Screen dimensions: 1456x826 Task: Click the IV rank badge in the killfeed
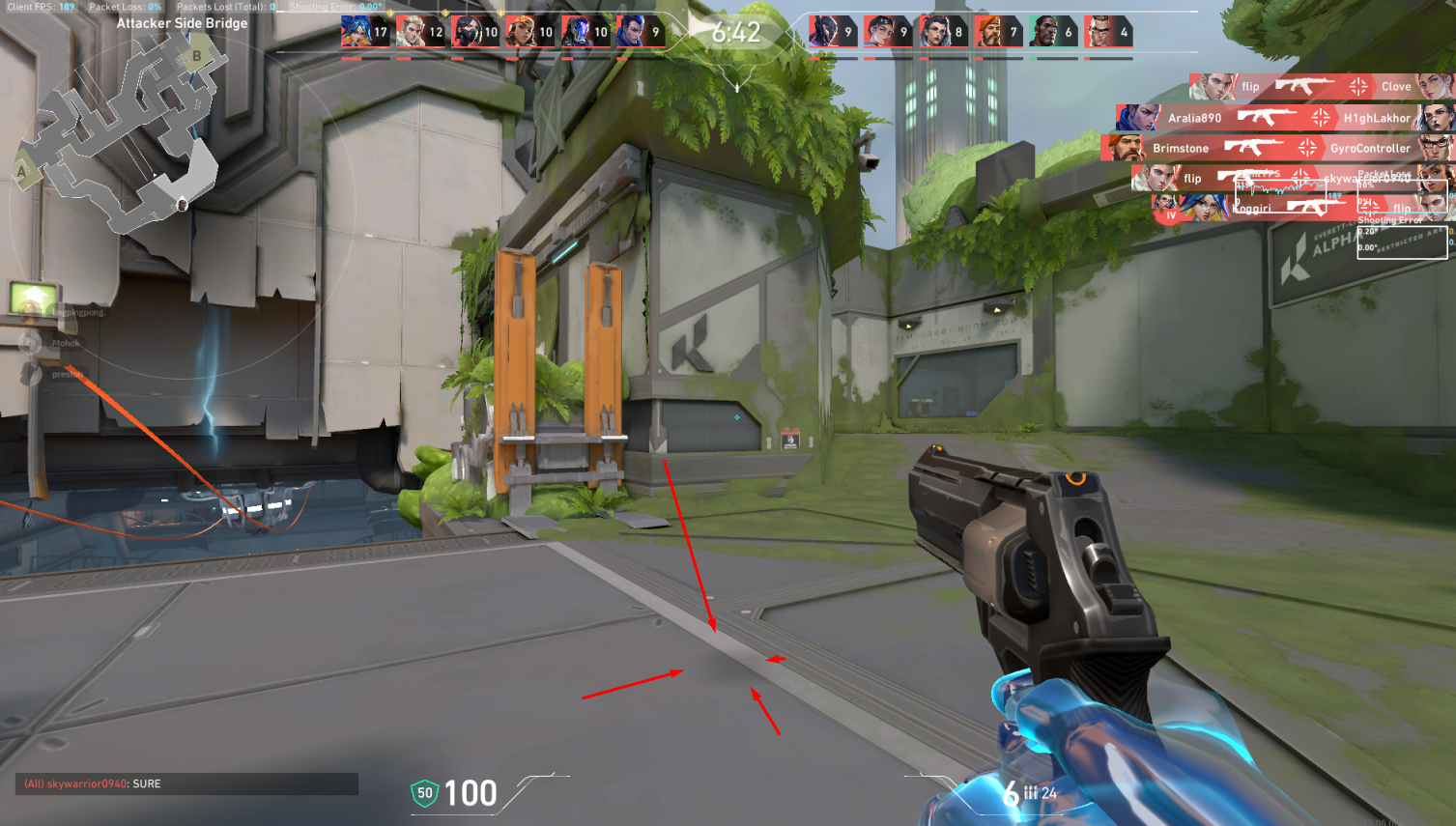1170,216
